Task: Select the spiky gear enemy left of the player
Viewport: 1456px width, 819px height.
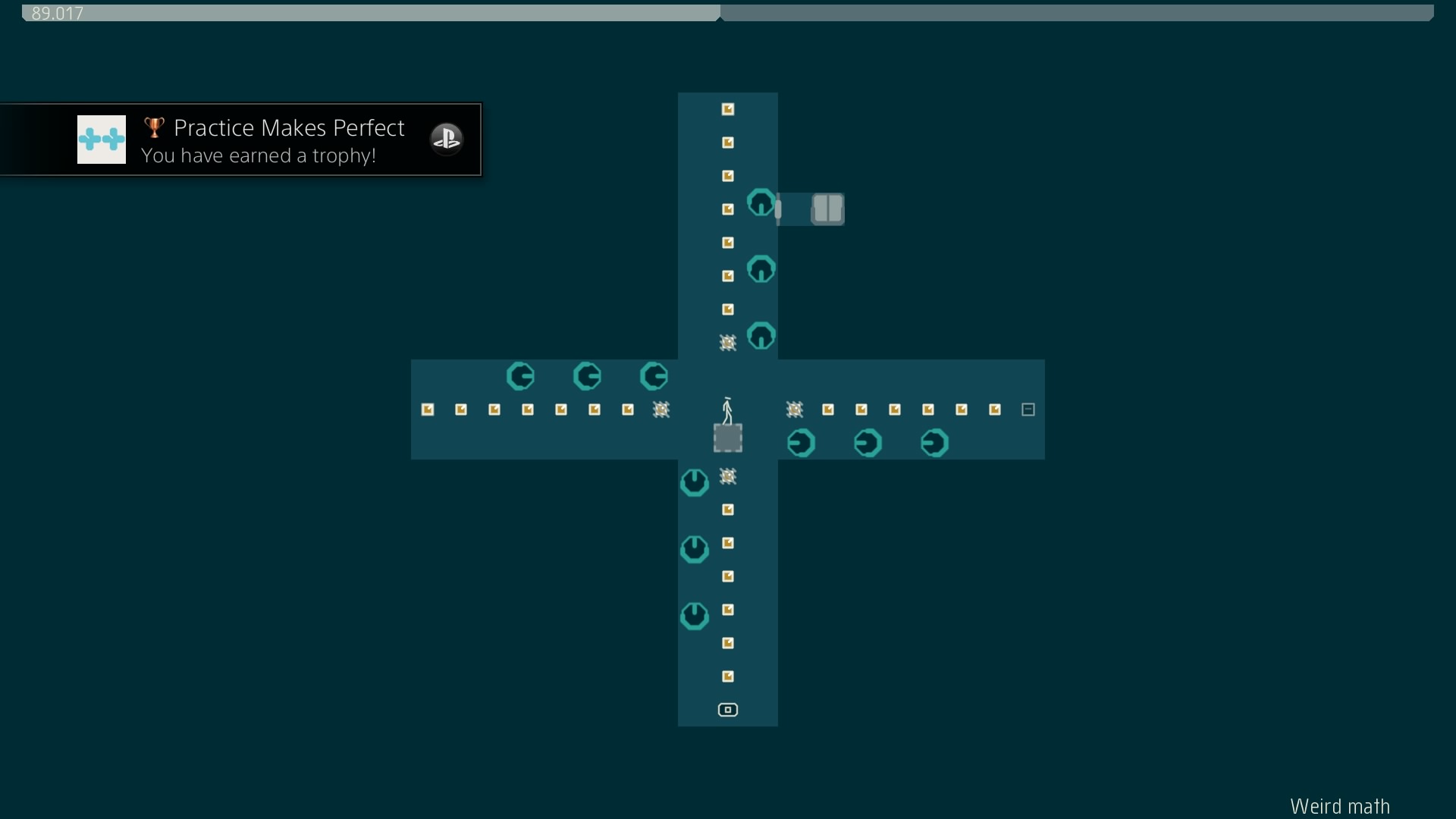Action: tap(662, 409)
